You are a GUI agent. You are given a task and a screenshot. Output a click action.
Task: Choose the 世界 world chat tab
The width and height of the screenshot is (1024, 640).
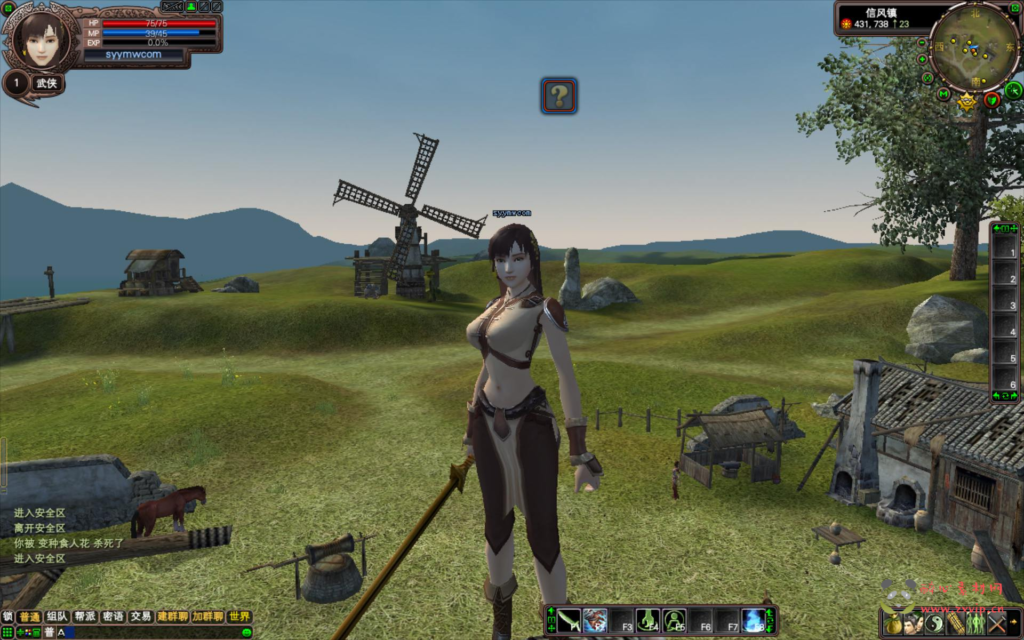pos(239,617)
